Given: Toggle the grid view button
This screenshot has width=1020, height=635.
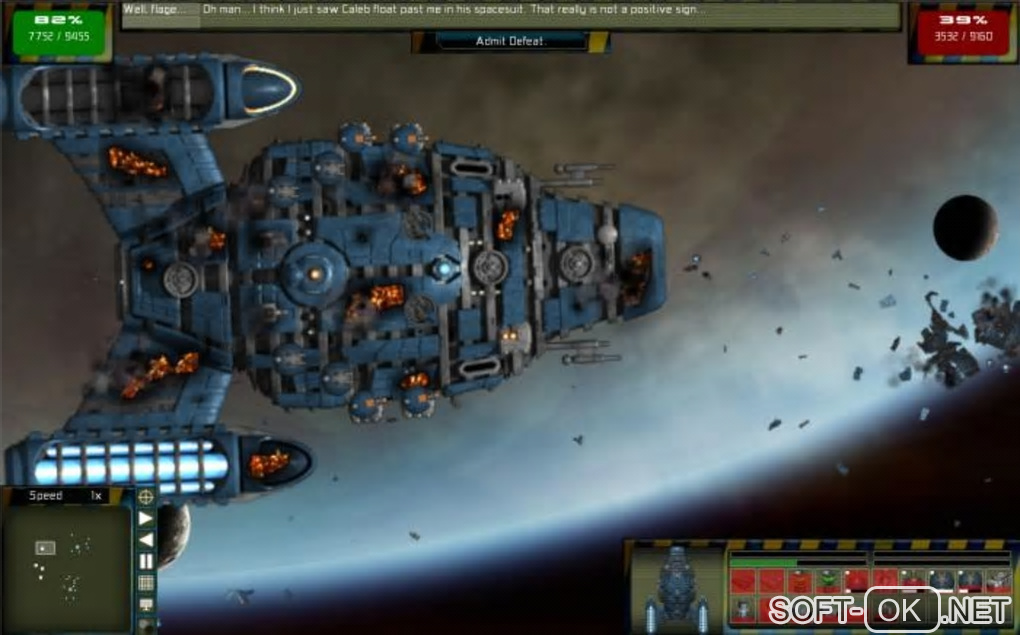Looking at the screenshot, I should click(x=146, y=583).
